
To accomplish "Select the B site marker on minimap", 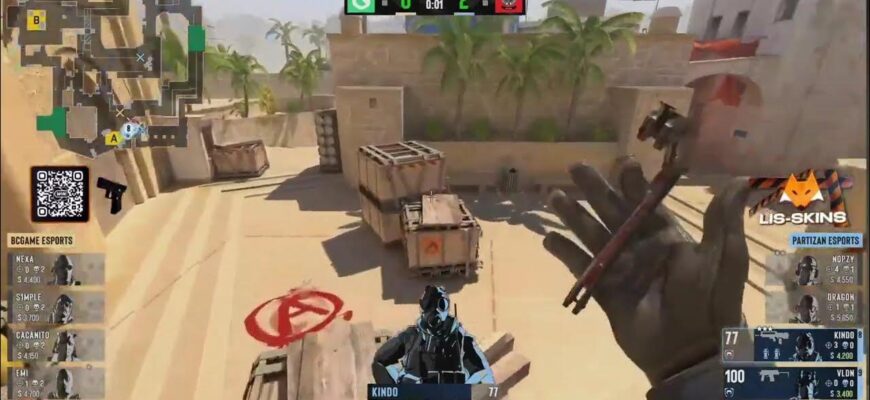I will 36,18.
